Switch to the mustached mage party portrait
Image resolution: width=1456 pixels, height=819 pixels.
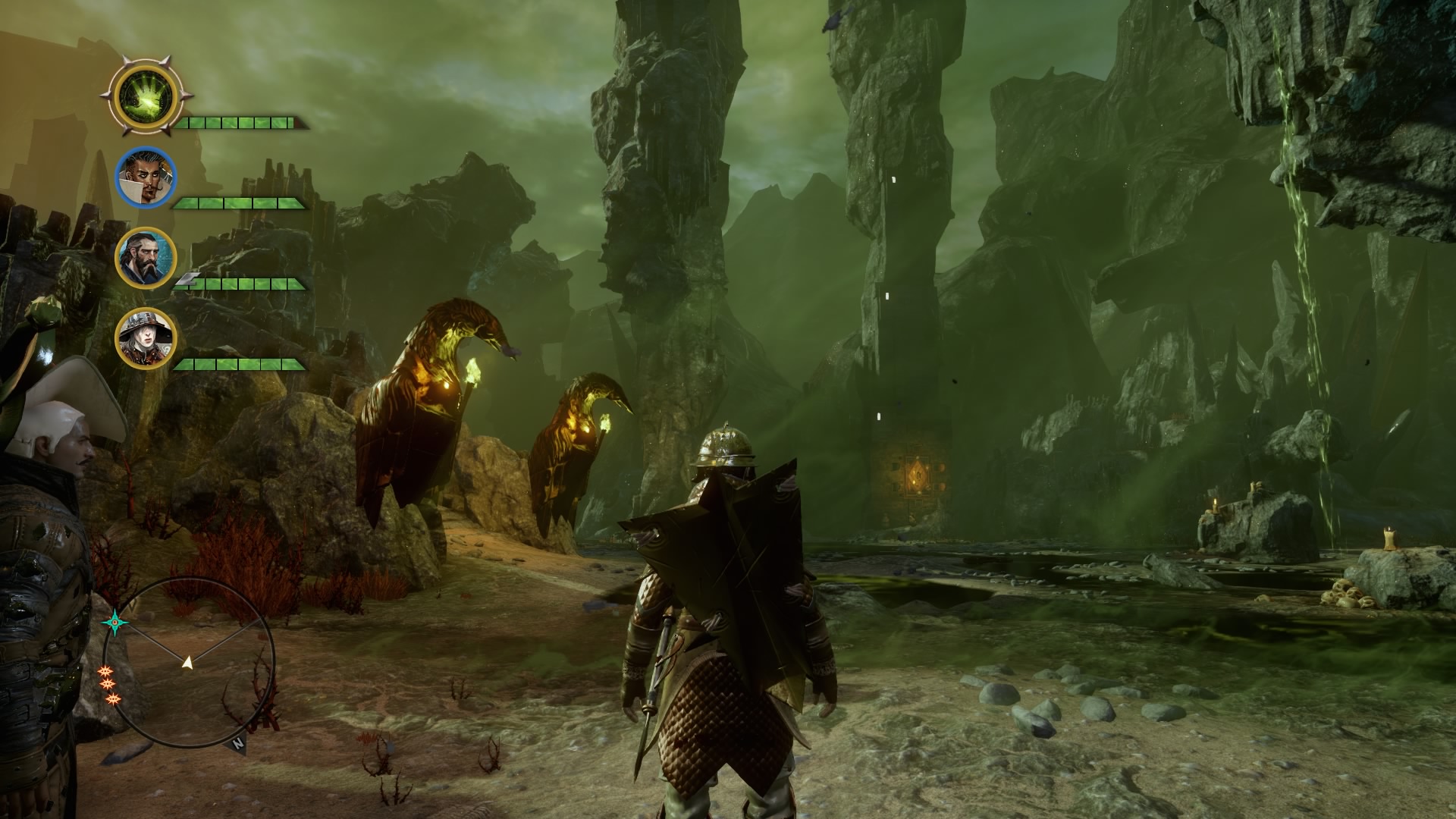pos(146,177)
